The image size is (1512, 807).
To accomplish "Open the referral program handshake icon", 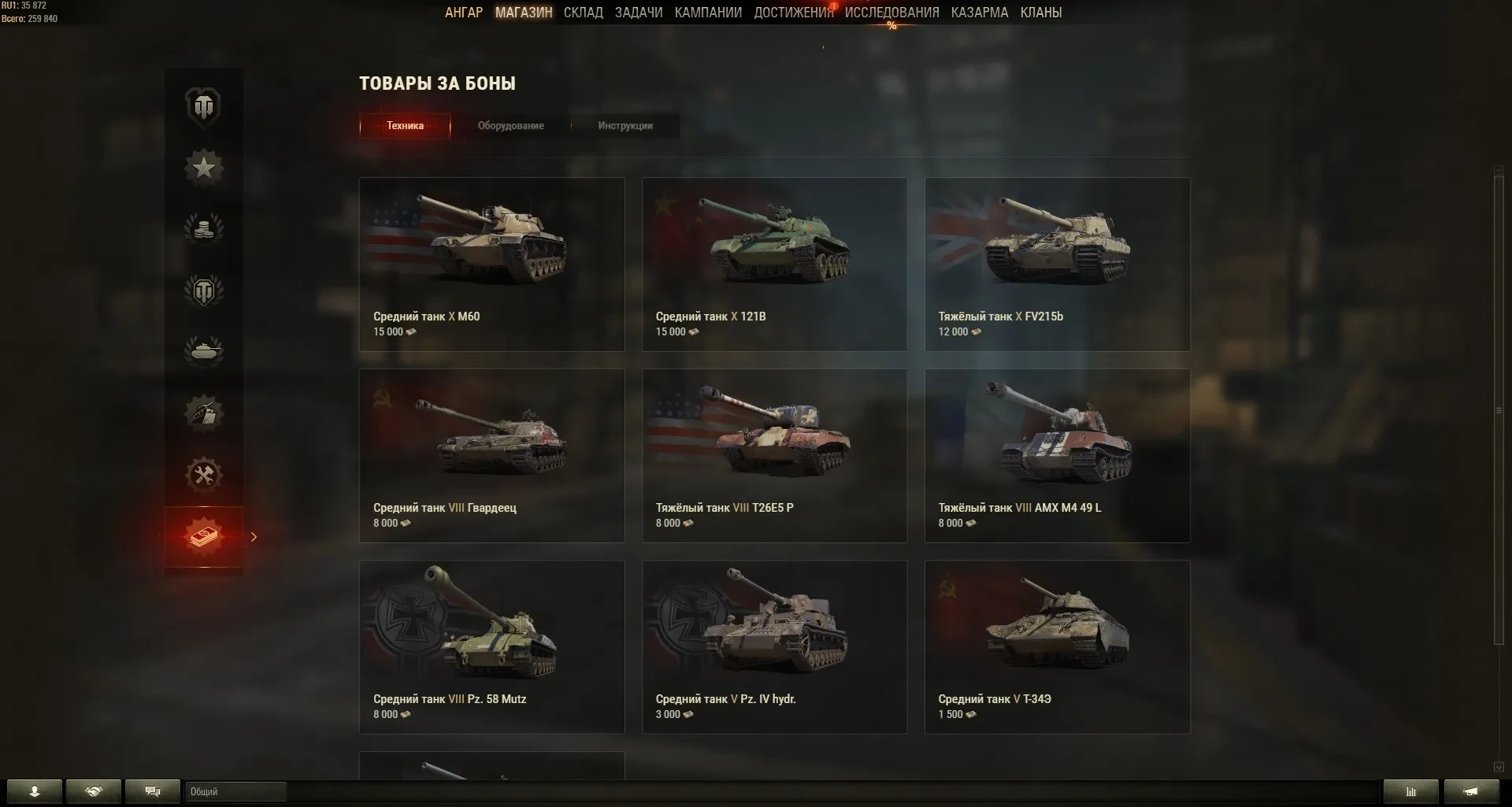I will click(x=94, y=792).
